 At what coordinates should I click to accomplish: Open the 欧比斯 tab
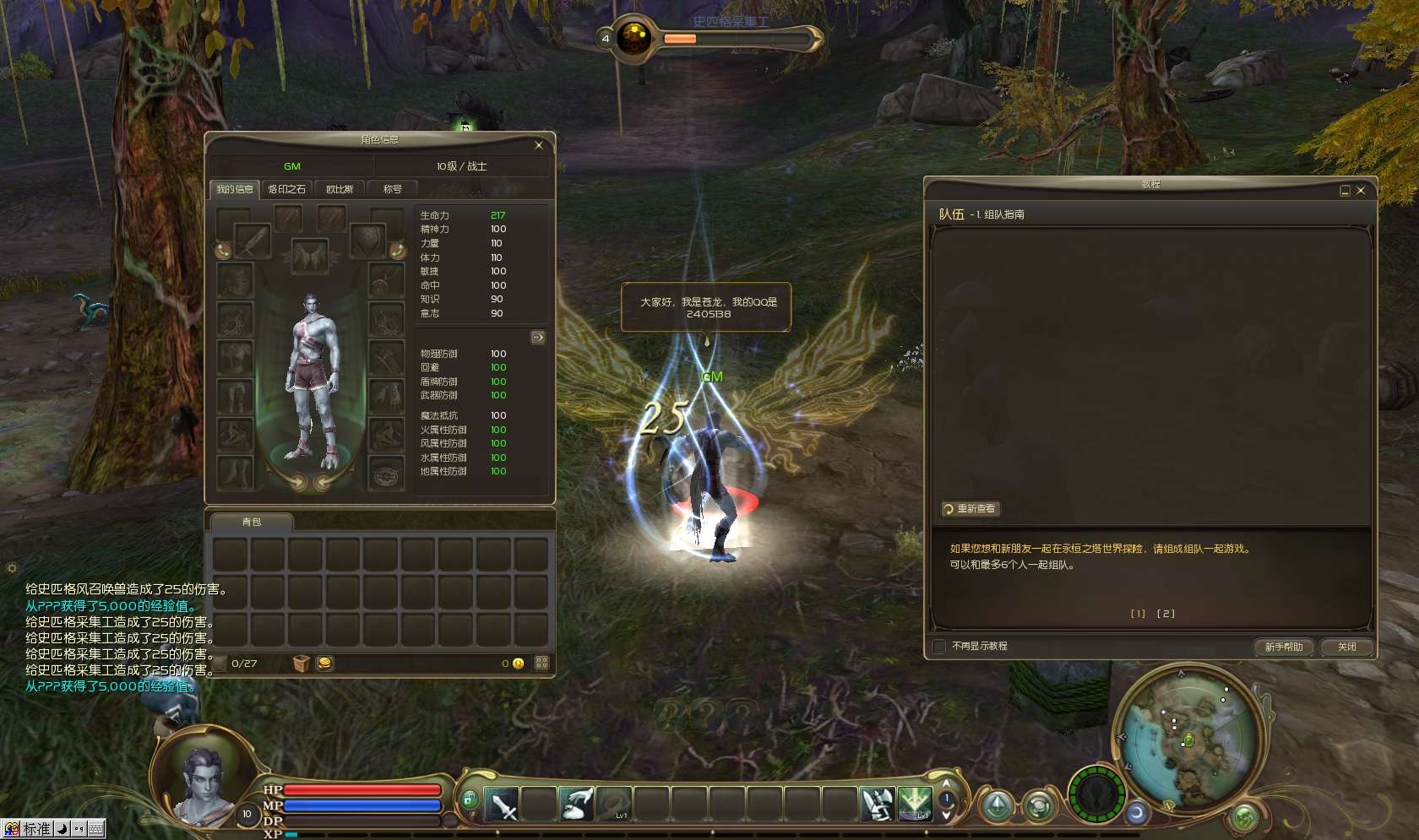pos(340,189)
